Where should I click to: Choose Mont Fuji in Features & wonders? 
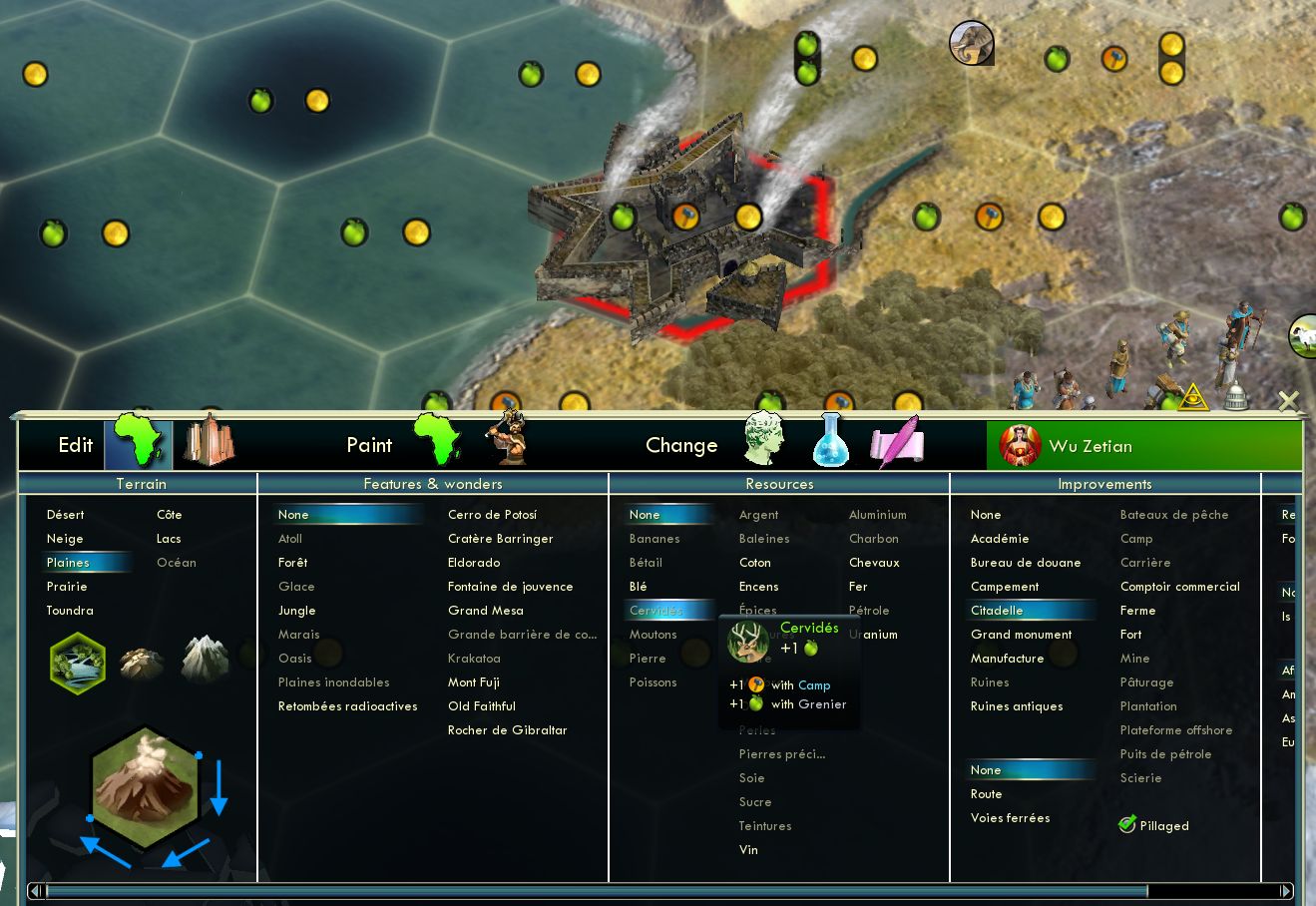click(x=474, y=682)
